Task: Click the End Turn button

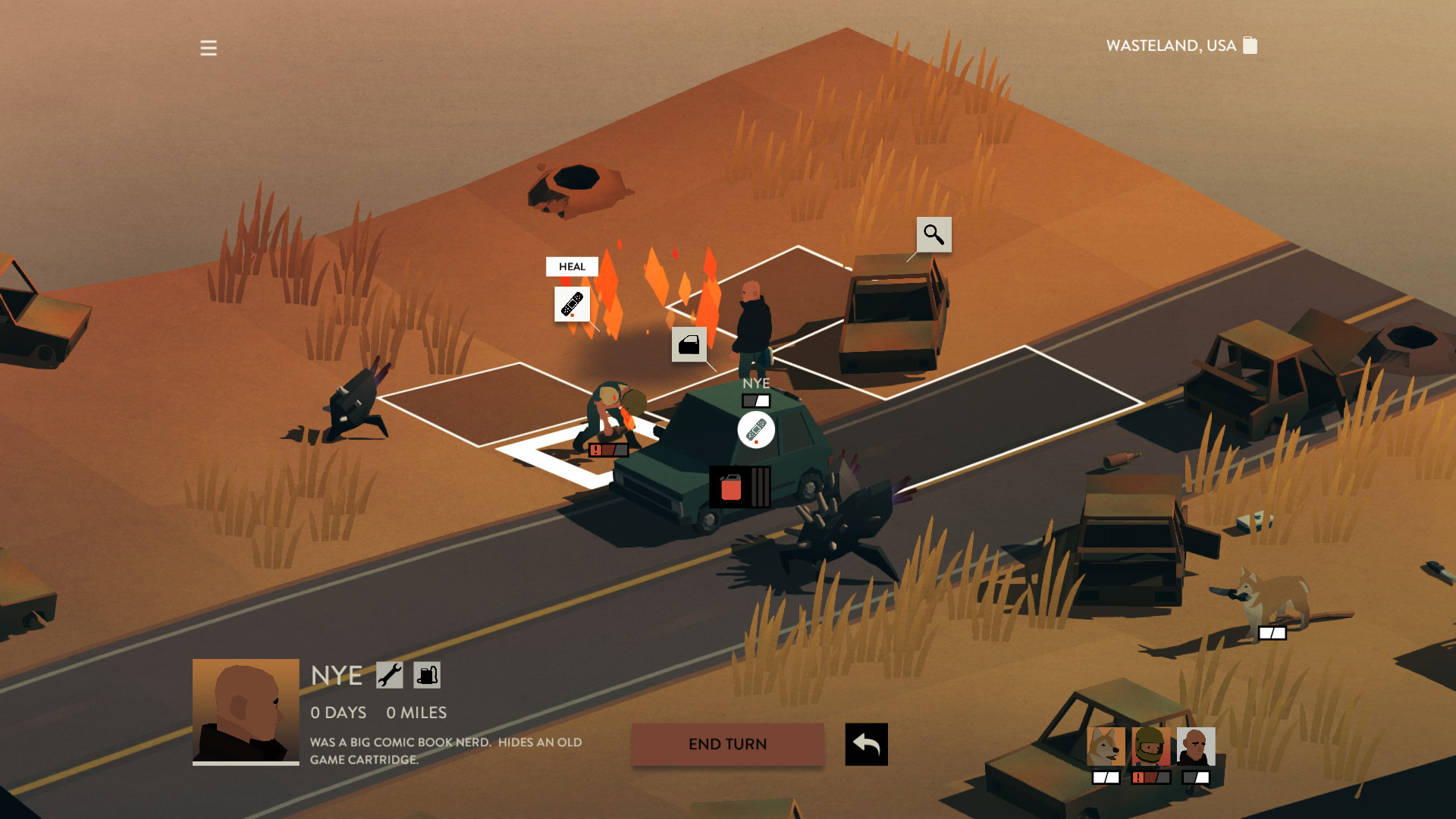Action: coord(727,744)
